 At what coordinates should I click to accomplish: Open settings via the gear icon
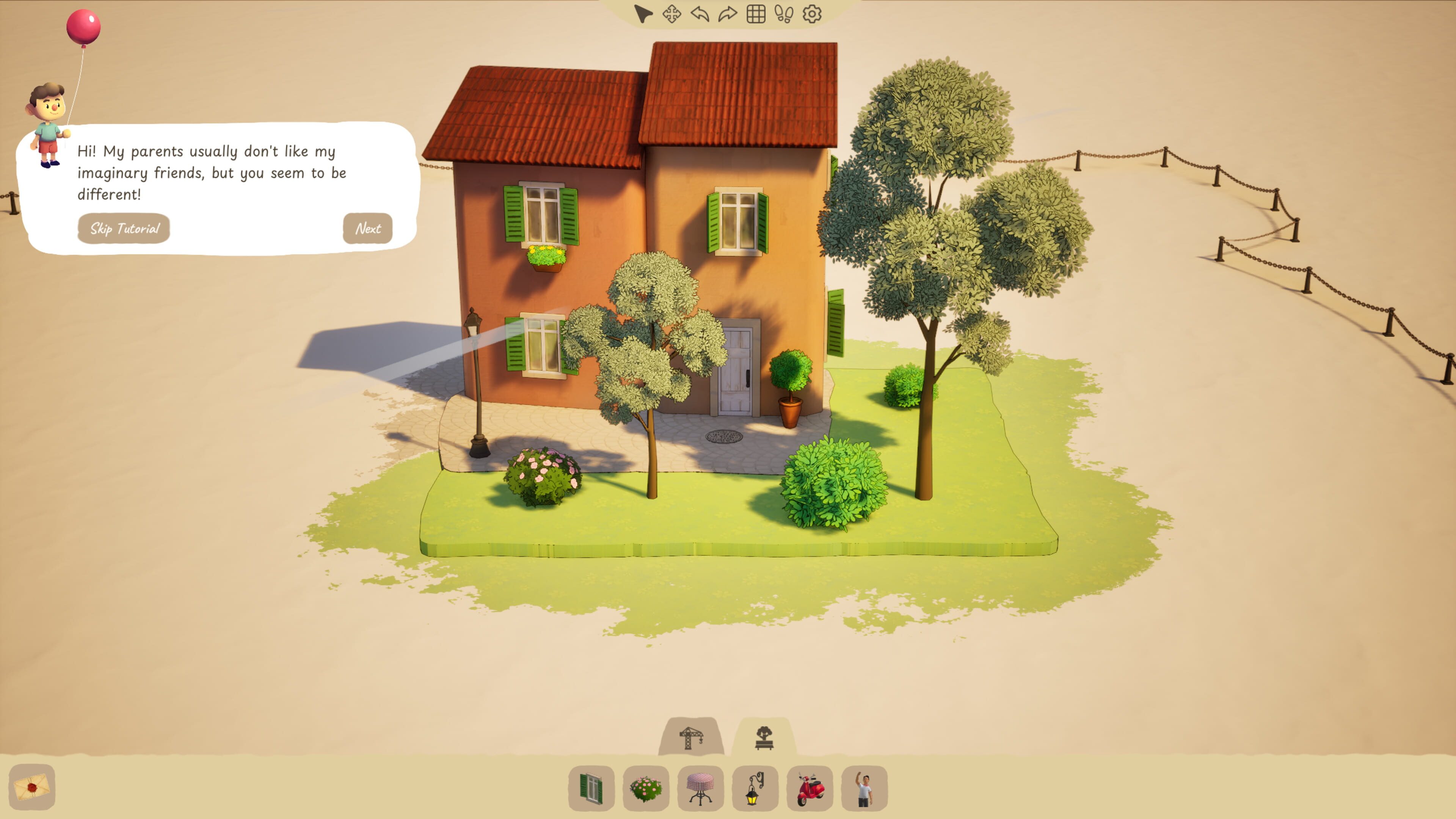click(812, 14)
